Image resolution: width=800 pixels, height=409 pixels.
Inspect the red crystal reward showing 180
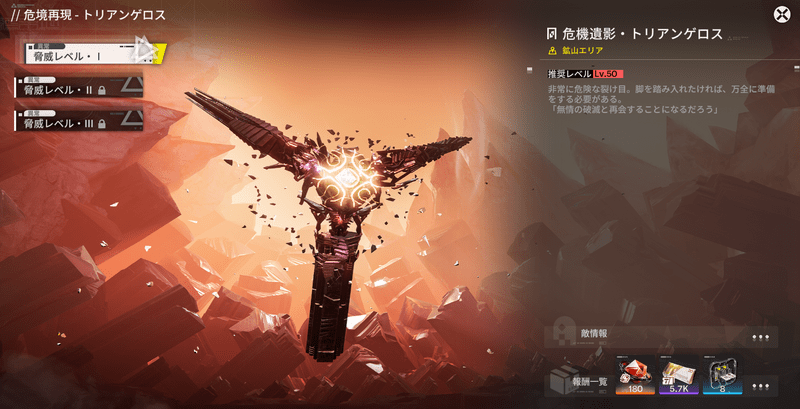(x=636, y=375)
